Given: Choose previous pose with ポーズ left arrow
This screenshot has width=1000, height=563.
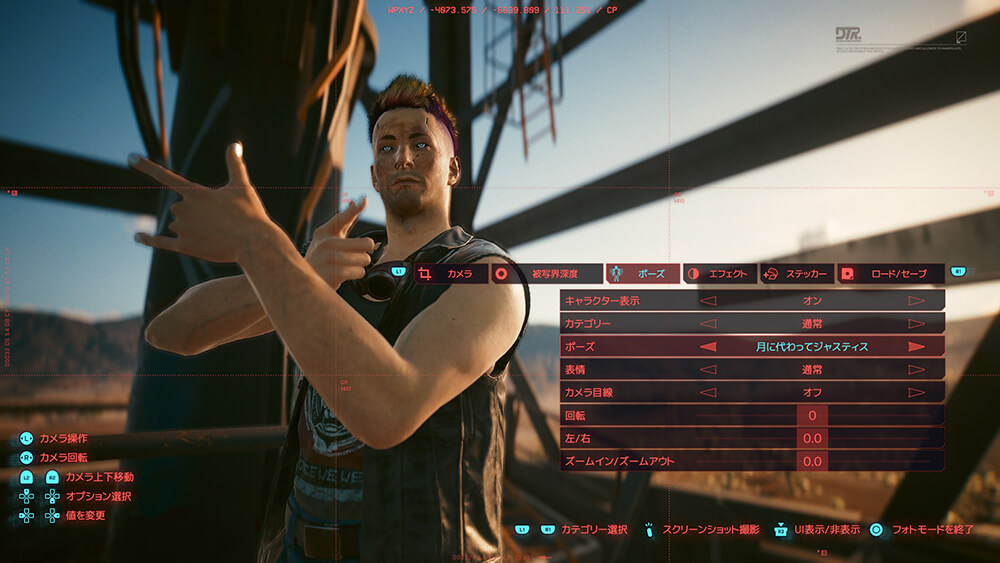Looking at the screenshot, I should click(708, 346).
